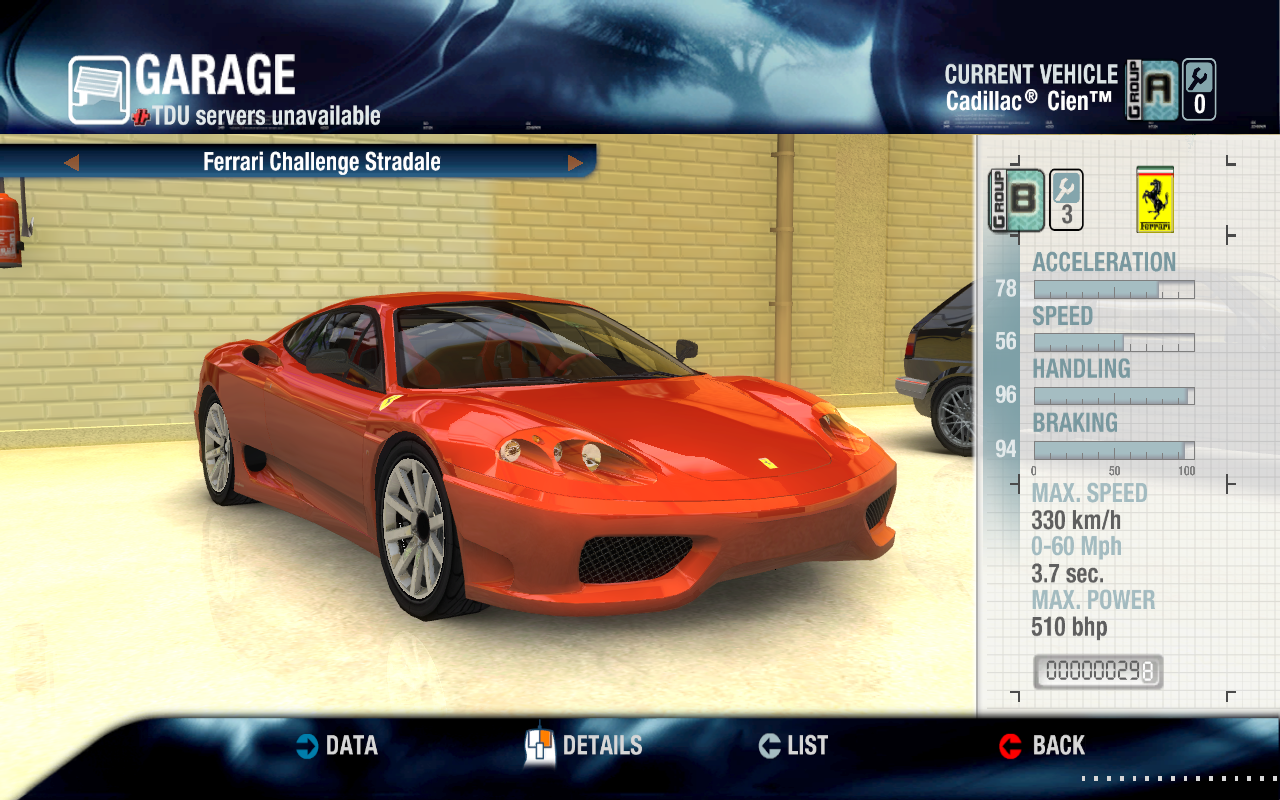This screenshot has width=1280, height=800.
Task: Open the DATA view
Action: [x=338, y=746]
